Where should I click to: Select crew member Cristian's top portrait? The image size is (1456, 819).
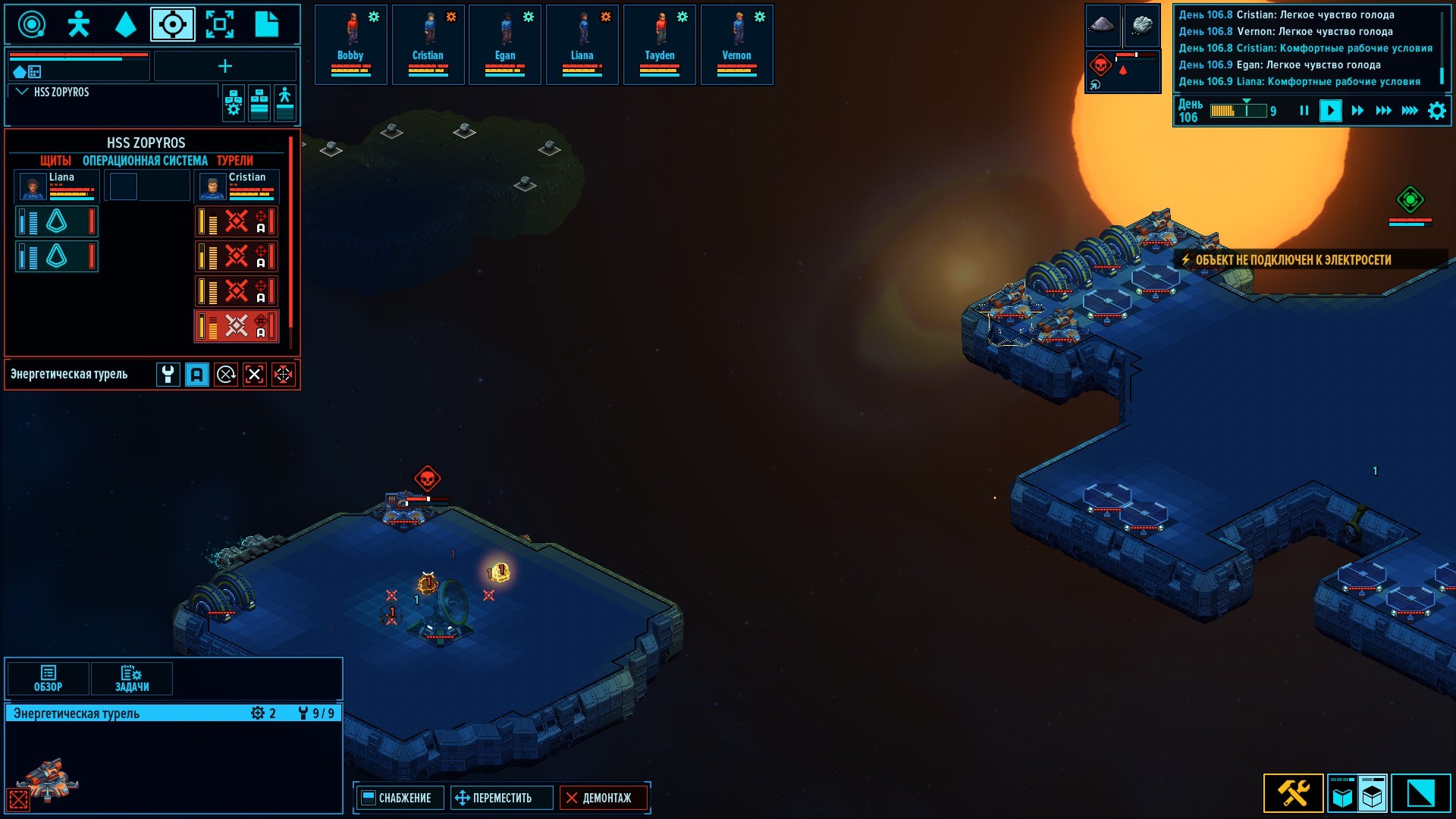[428, 43]
